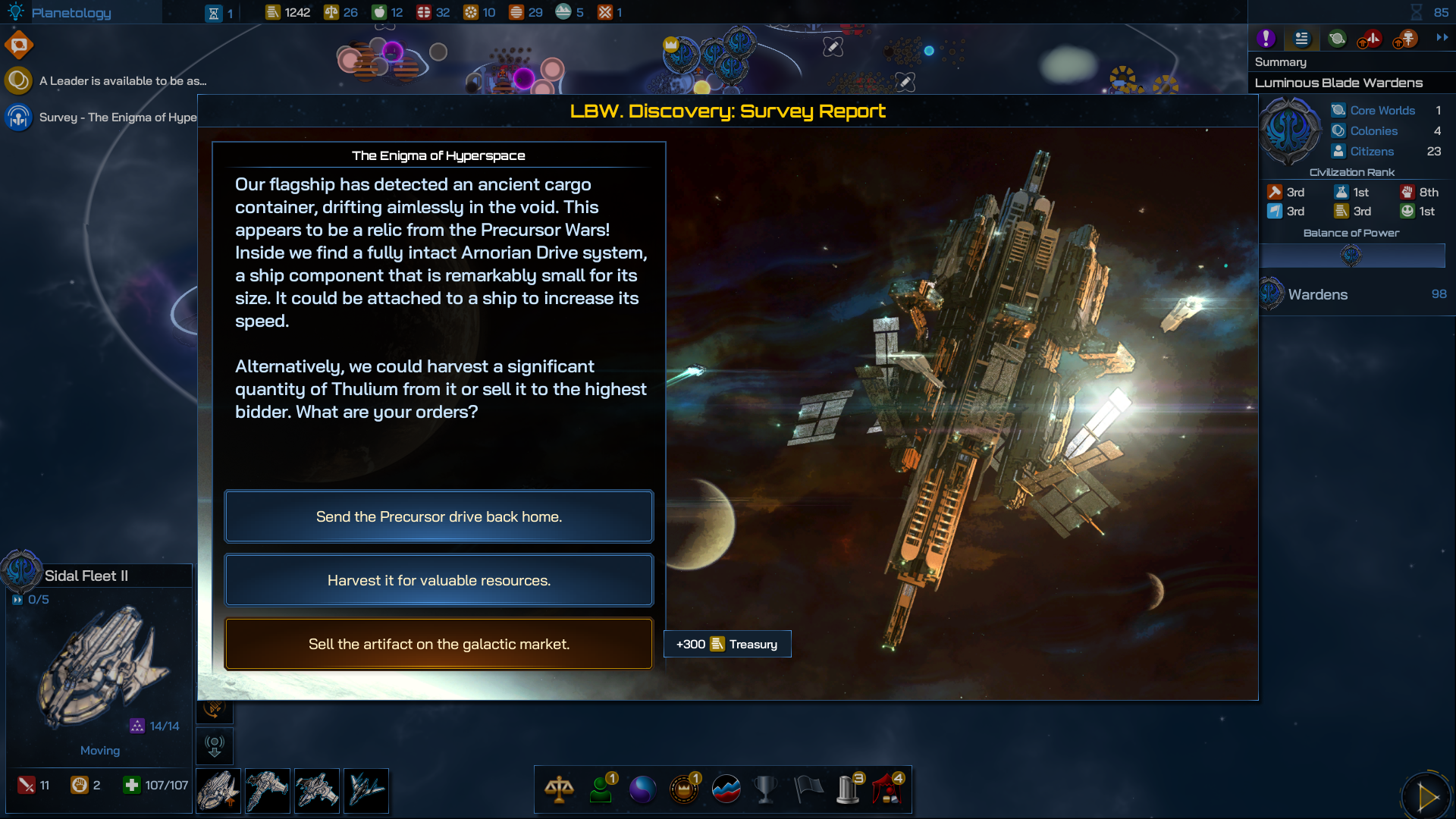Collapse the side panel with double arrows
1456x819 pixels.
pyautogui.click(x=1442, y=37)
